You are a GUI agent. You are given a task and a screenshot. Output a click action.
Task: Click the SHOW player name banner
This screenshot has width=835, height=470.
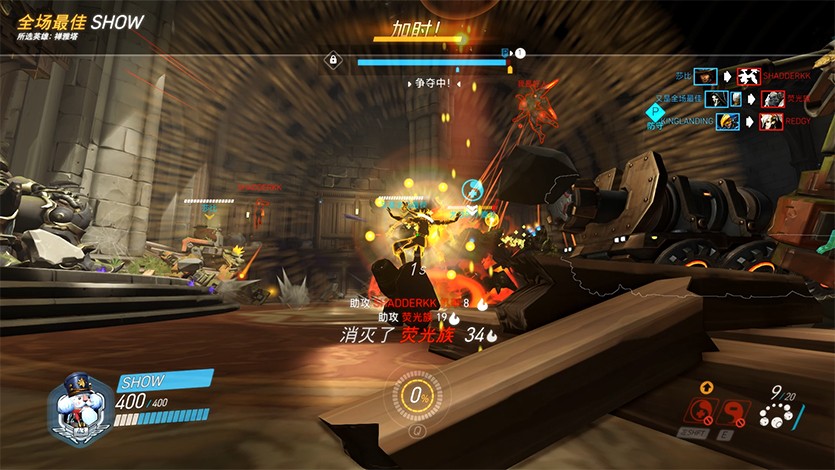click(x=165, y=381)
